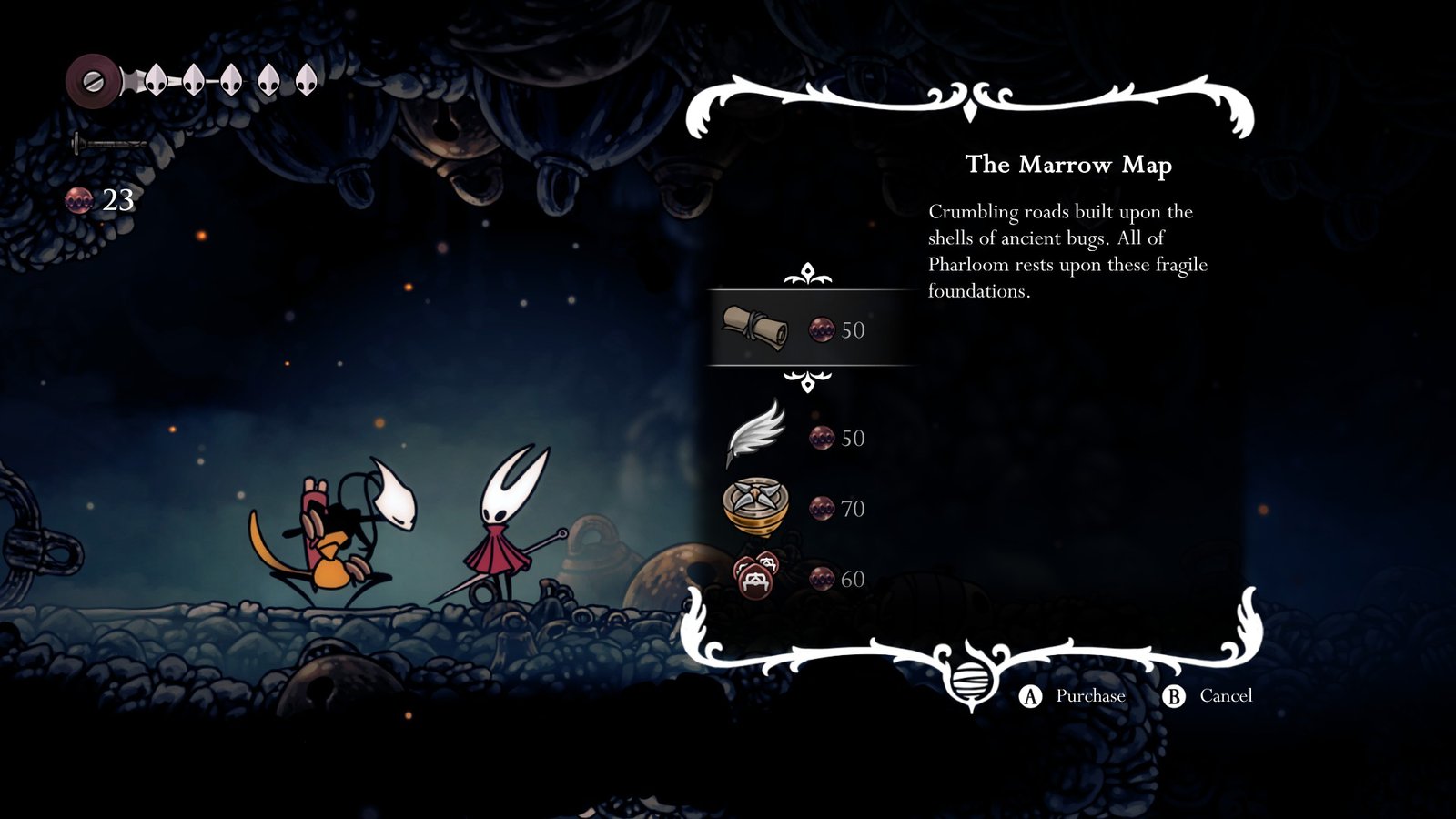Click the rosary price icon beside 70
This screenshot has height=819, width=1456.
[x=822, y=510]
